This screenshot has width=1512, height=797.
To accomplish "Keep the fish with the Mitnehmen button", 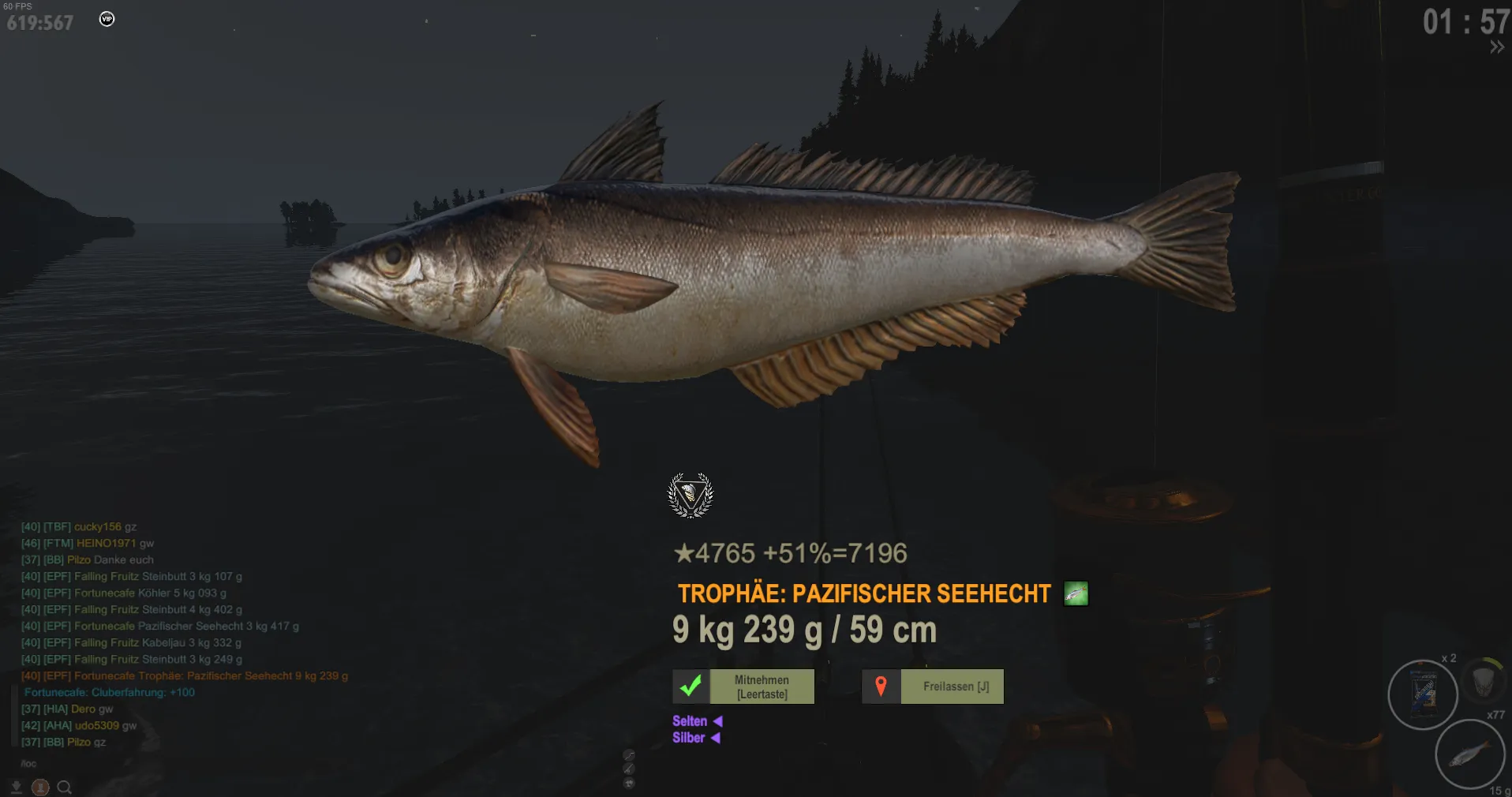I will [x=761, y=687].
